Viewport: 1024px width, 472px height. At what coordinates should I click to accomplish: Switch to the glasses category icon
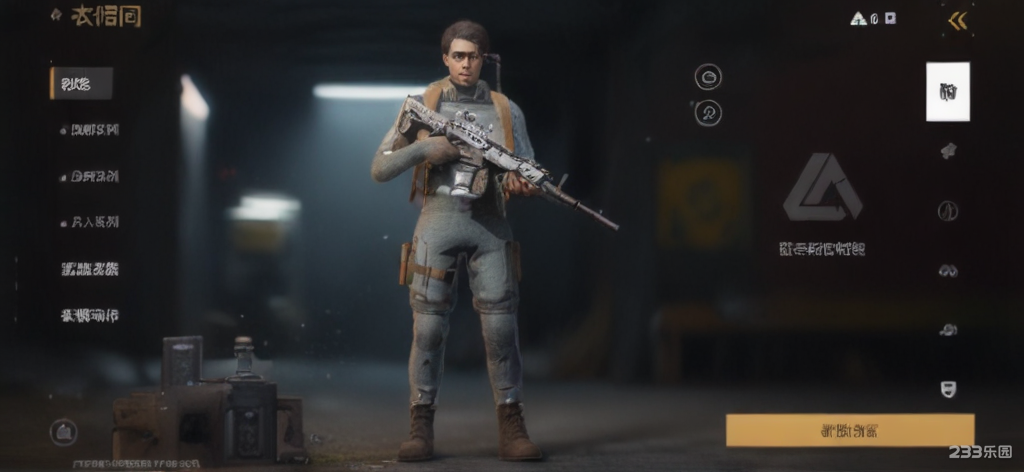click(x=948, y=270)
